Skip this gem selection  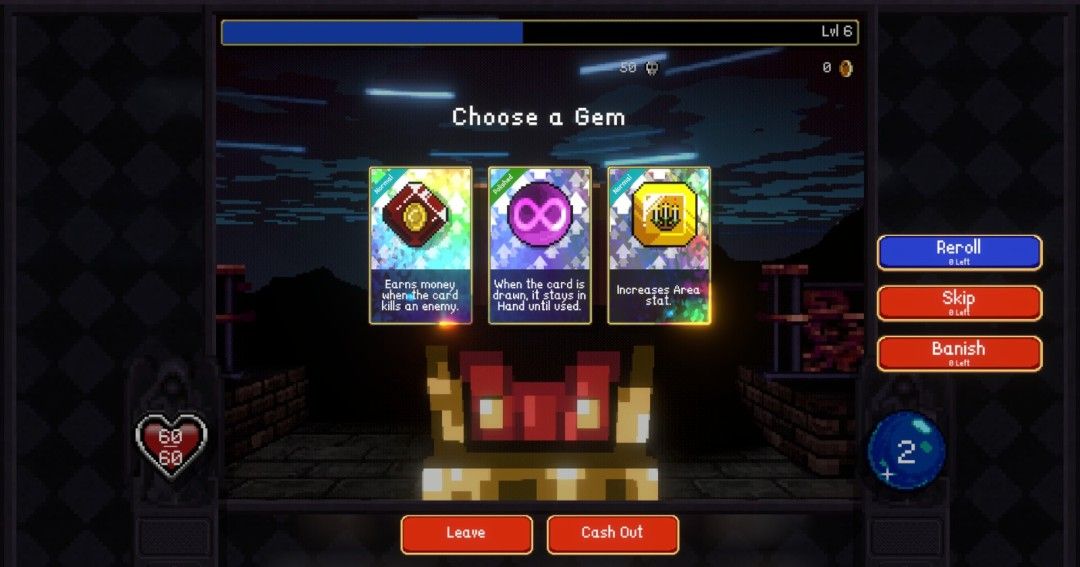(x=959, y=303)
